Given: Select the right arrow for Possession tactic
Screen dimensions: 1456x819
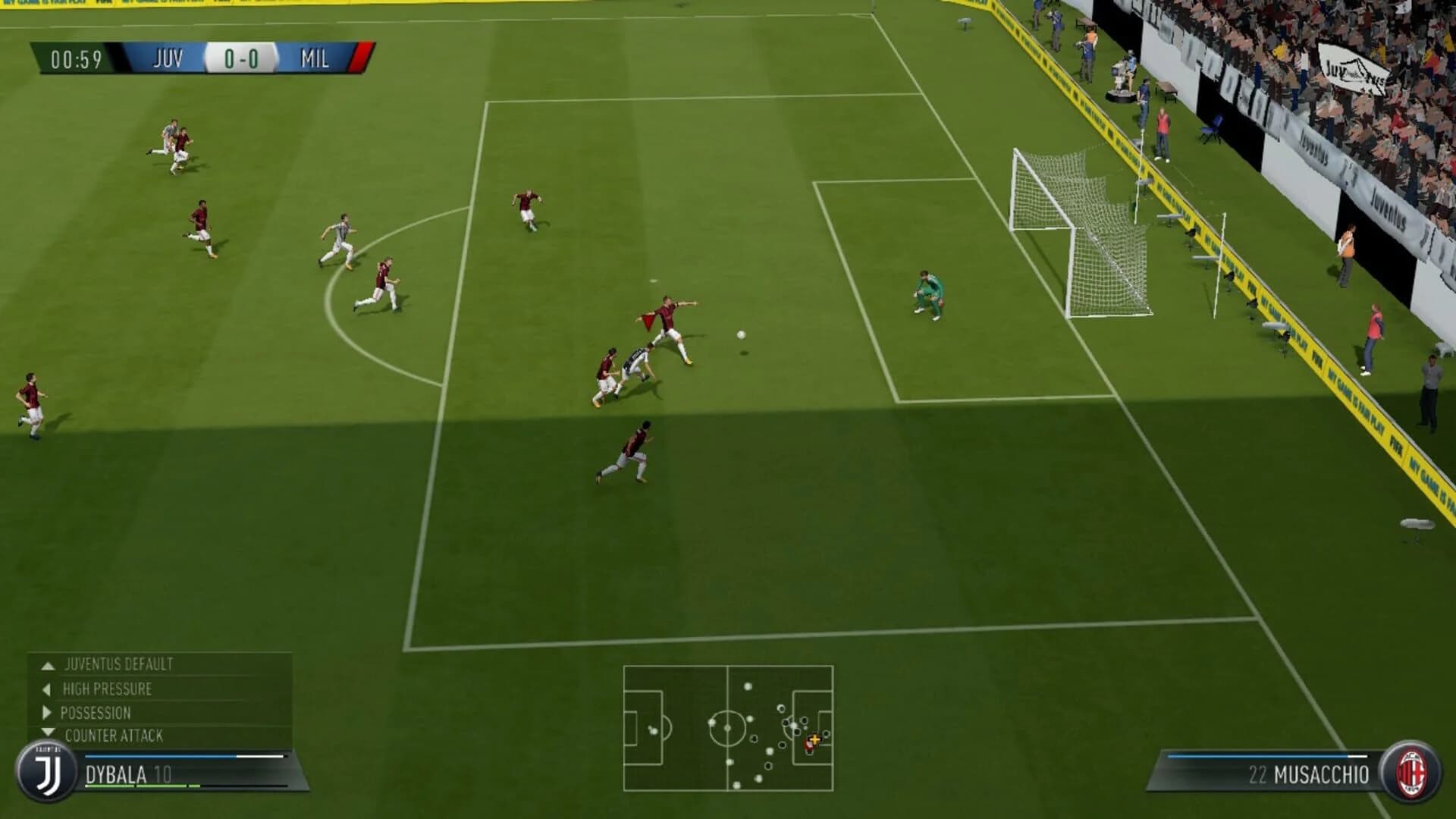Looking at the screenshot, I should (x=48, y=713).
